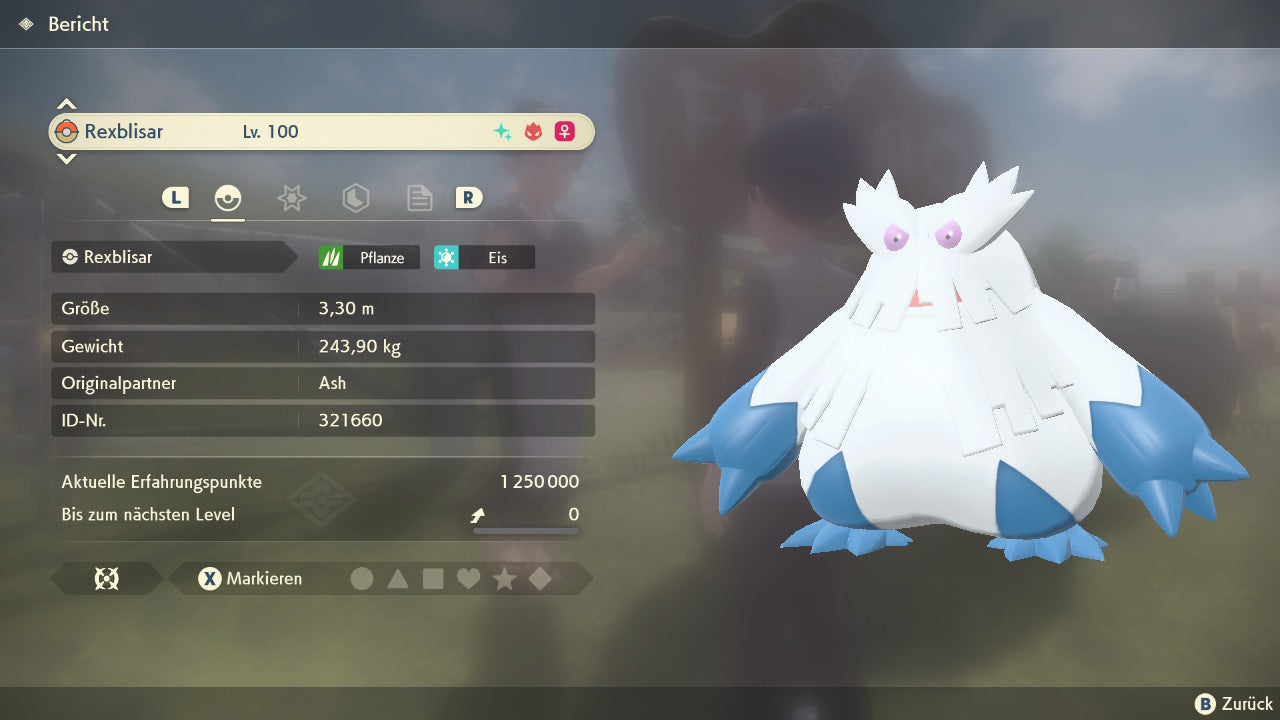The width and height of the screenshot is (1280, 720).
Task: Toggle the star marking
Action: click(x=504, y=579)
